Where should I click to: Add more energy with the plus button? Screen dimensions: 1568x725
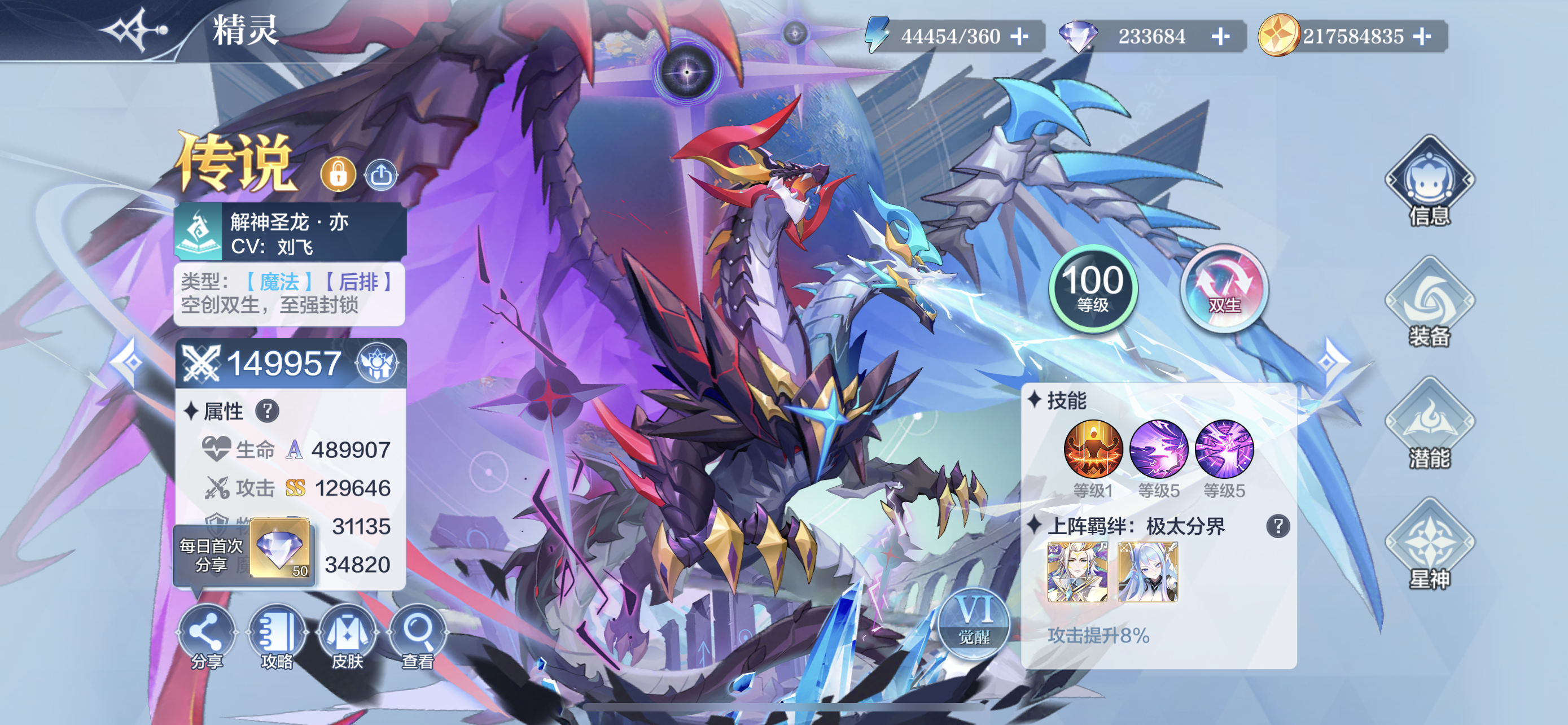1019,37
